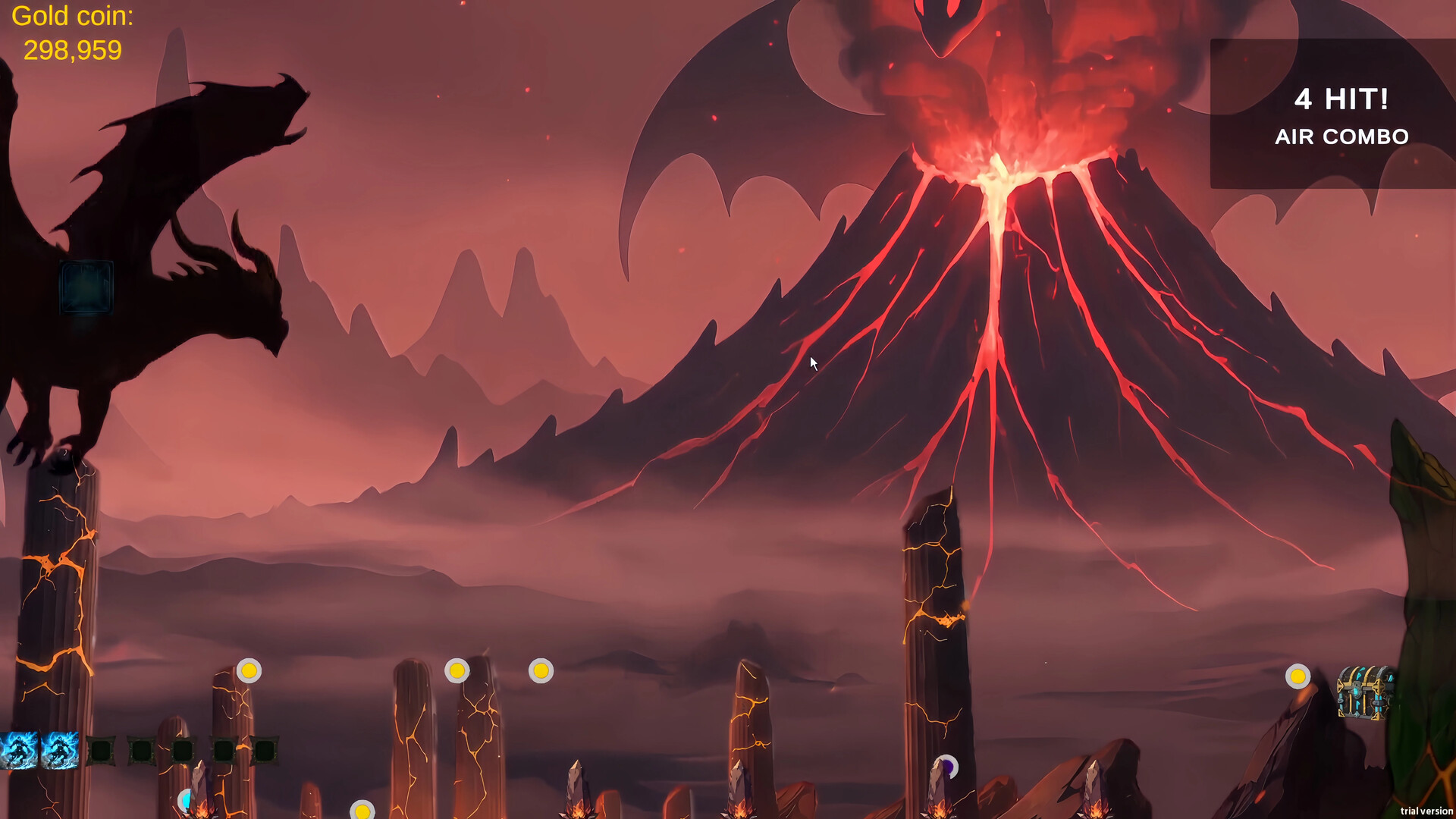Viewport: 1456px width, 819px height.
Task: Click the 4 HIT! AIR COMBO panel
Action: (x=1341, y=118)
